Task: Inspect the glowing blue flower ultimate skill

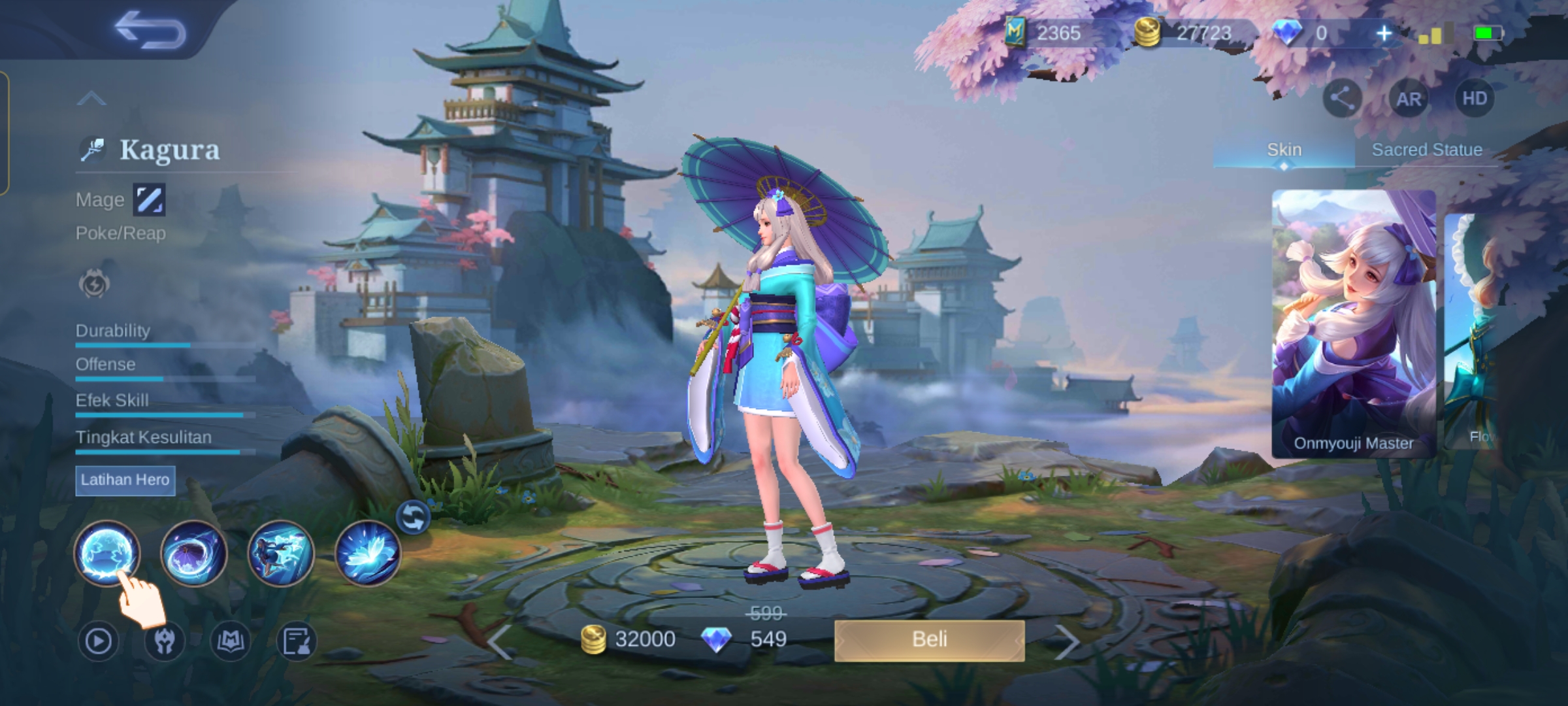Action: (x=367, y=553)
